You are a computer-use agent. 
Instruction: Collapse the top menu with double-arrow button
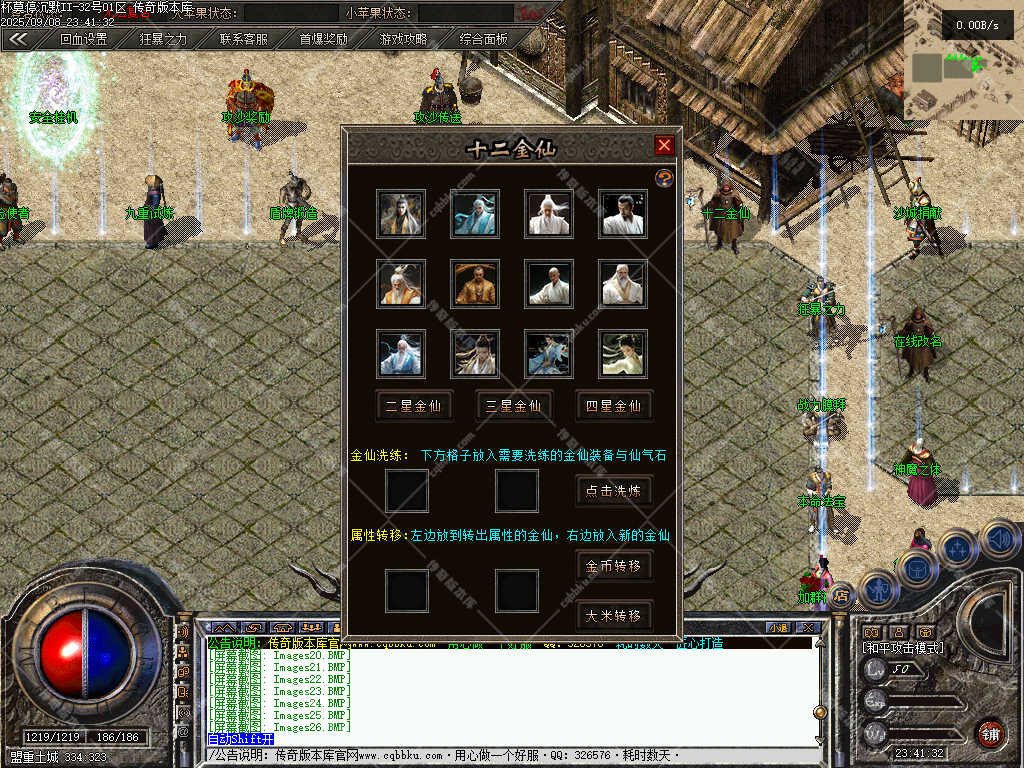[x=19, y=39]
